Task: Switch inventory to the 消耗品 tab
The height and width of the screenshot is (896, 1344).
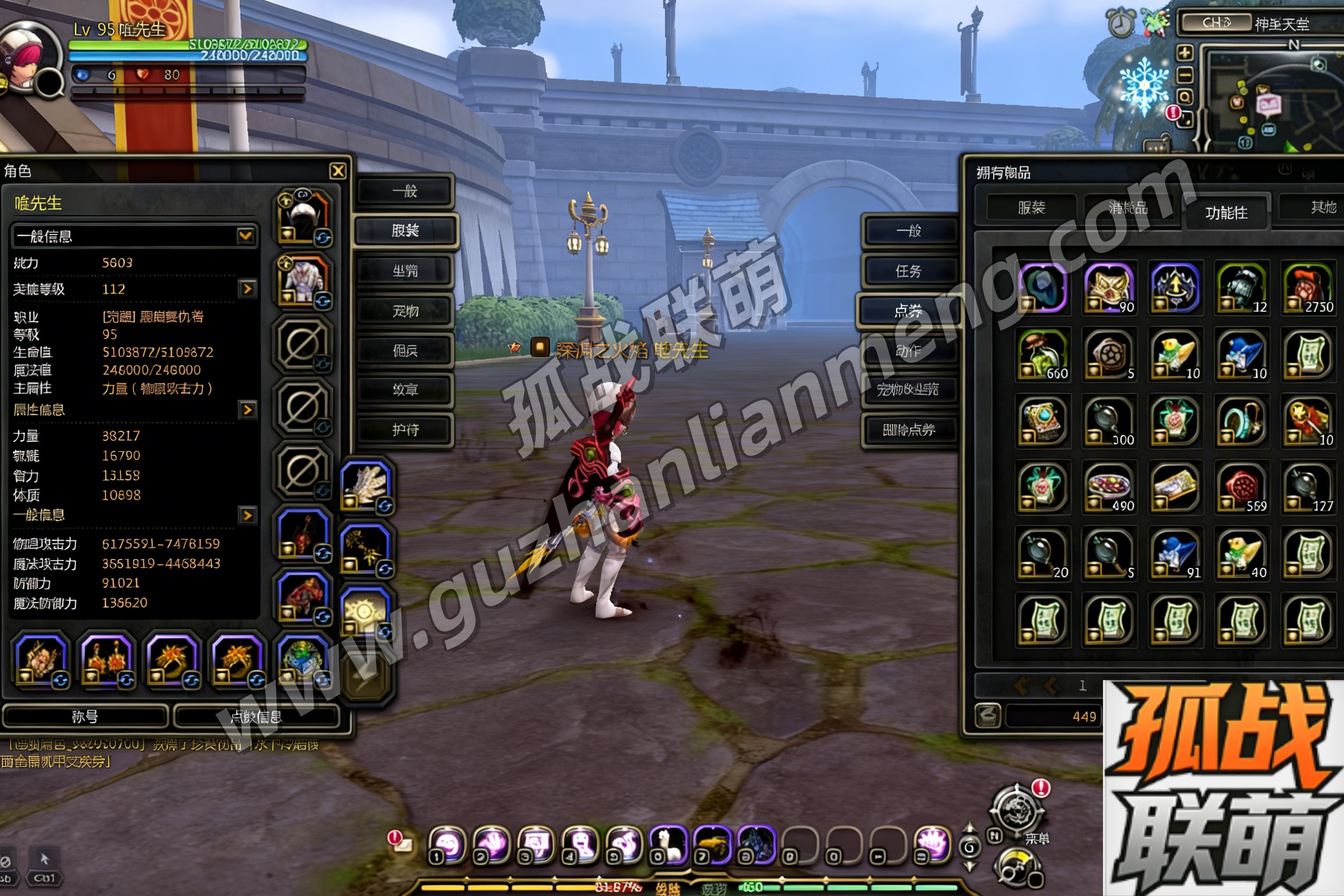Action: [1128, 207]
